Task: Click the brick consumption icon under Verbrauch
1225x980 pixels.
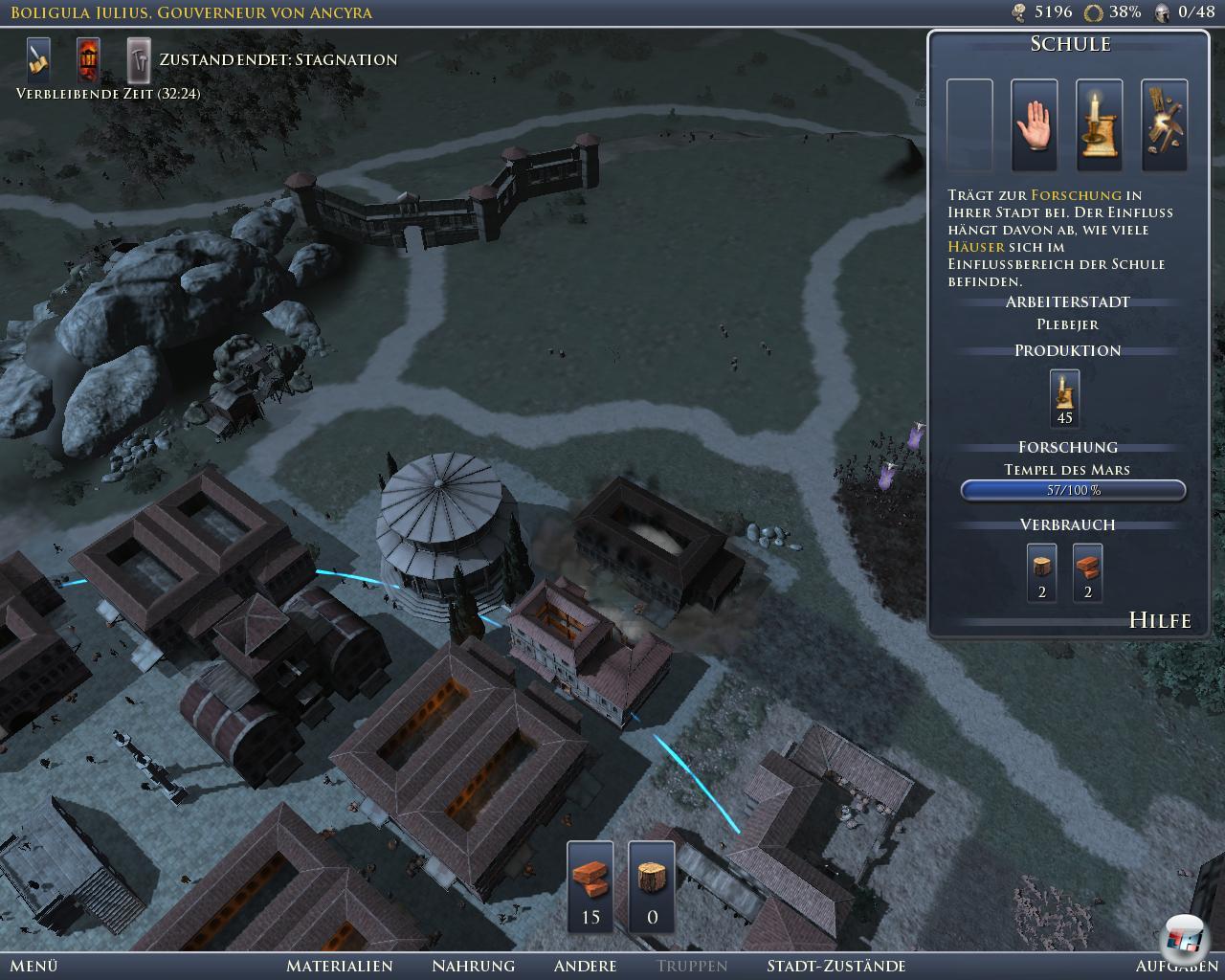Action: click(x=1087, y=572)
